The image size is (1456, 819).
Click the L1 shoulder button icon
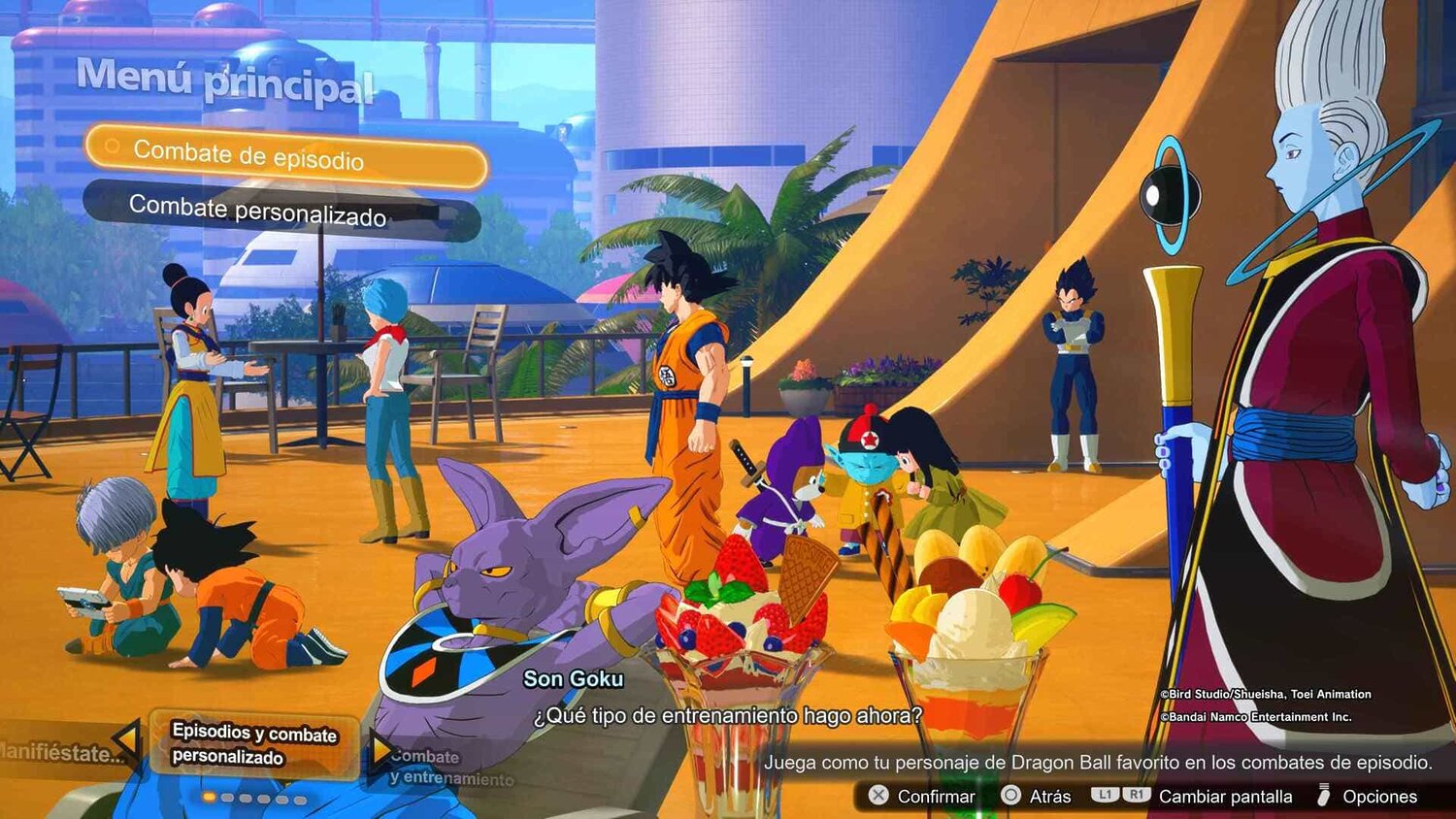pos(1106,795)
